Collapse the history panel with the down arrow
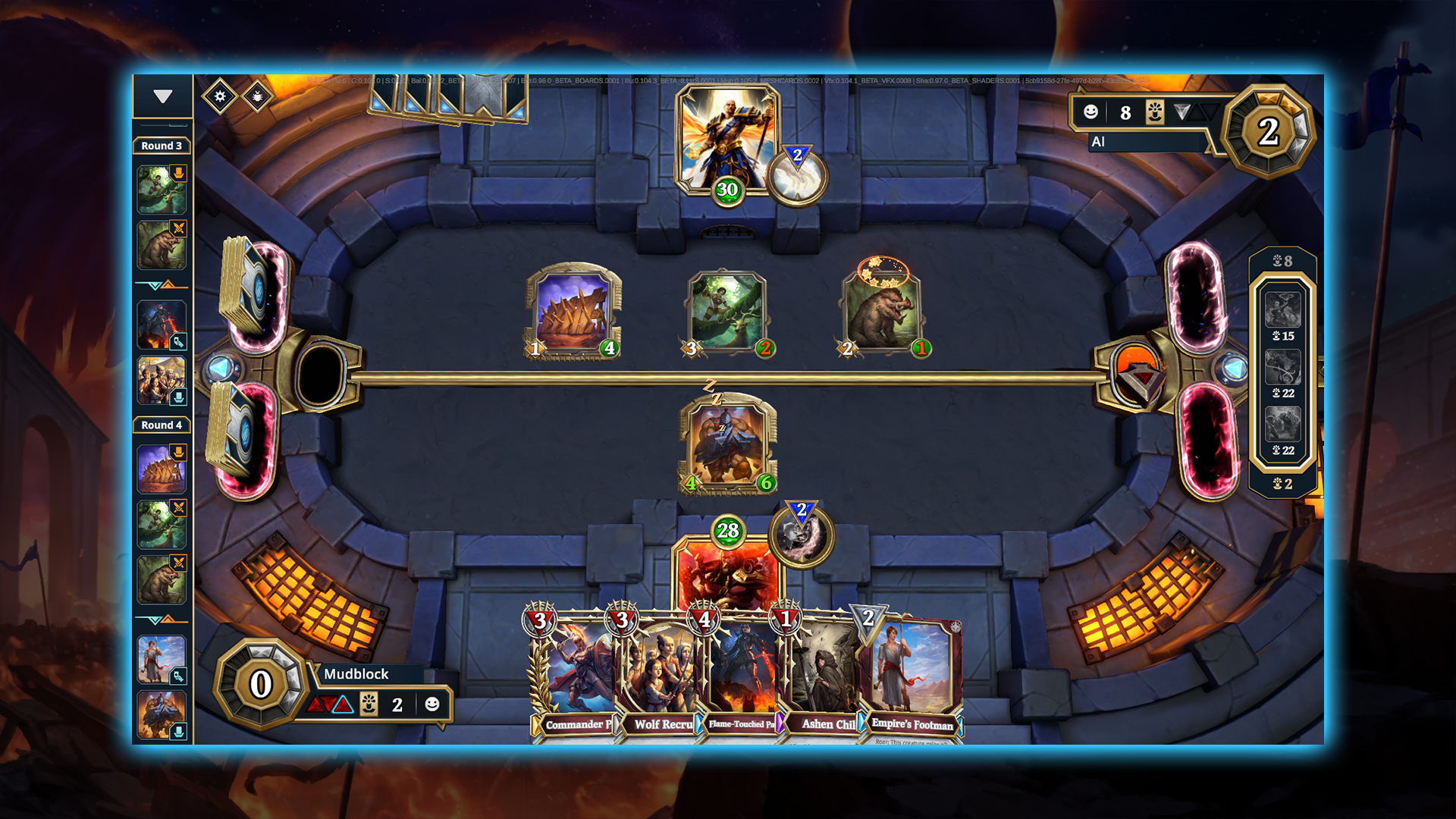This screenshot has width=1456, height=819. [162, 96]
